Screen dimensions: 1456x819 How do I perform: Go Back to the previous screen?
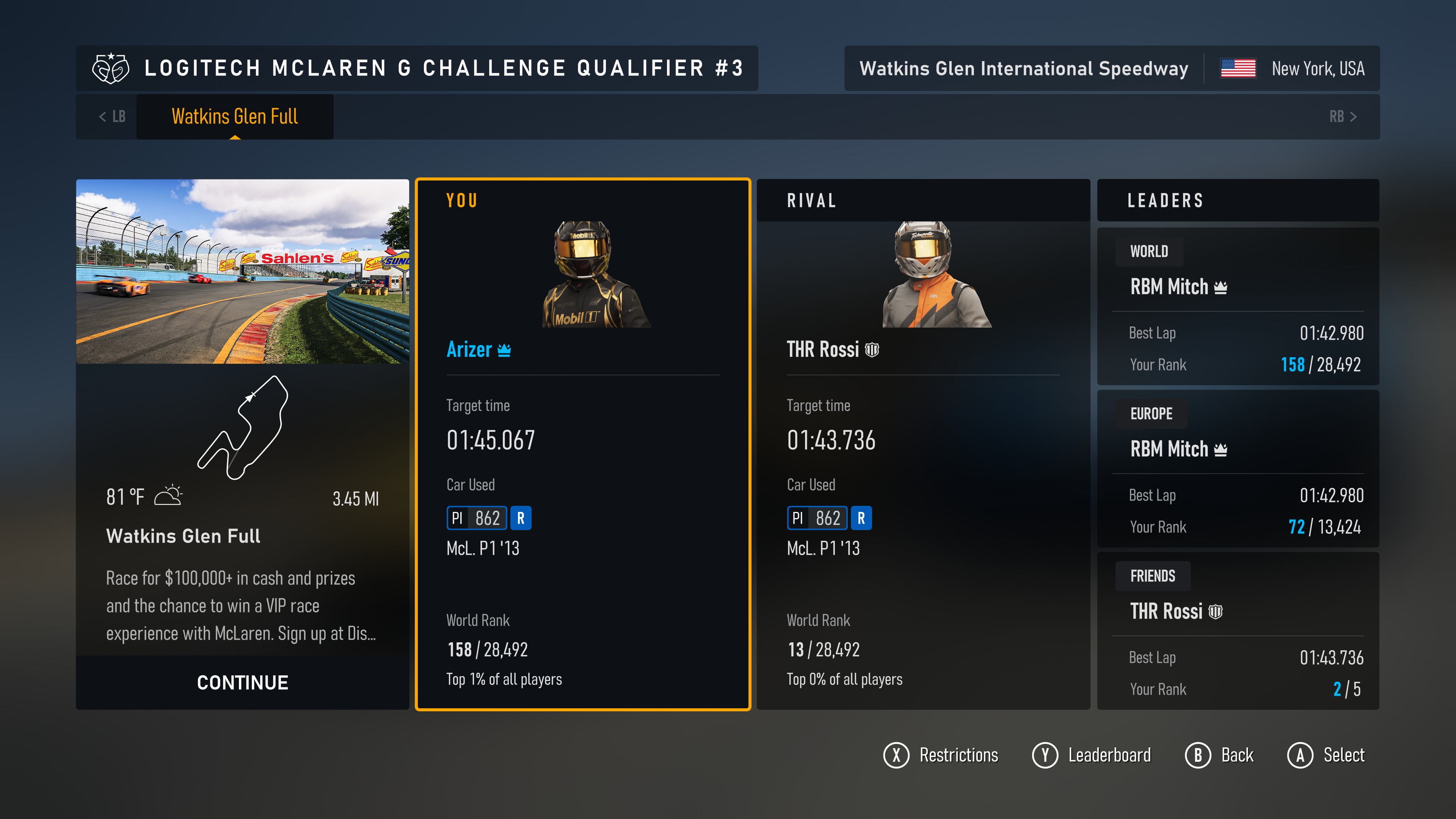click(1219, 755)
